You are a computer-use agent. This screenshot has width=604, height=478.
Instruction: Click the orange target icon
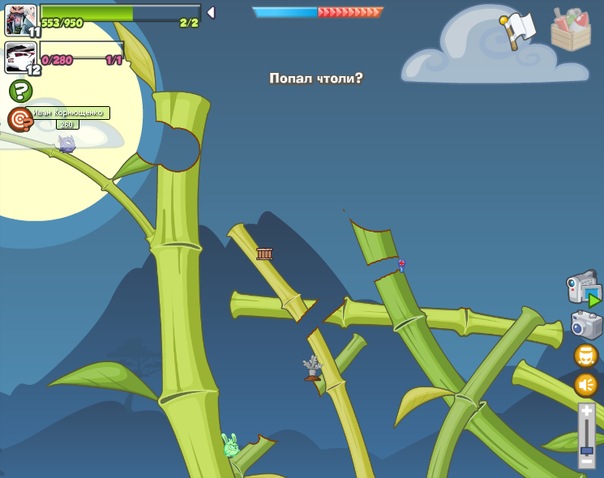point(19,119)
